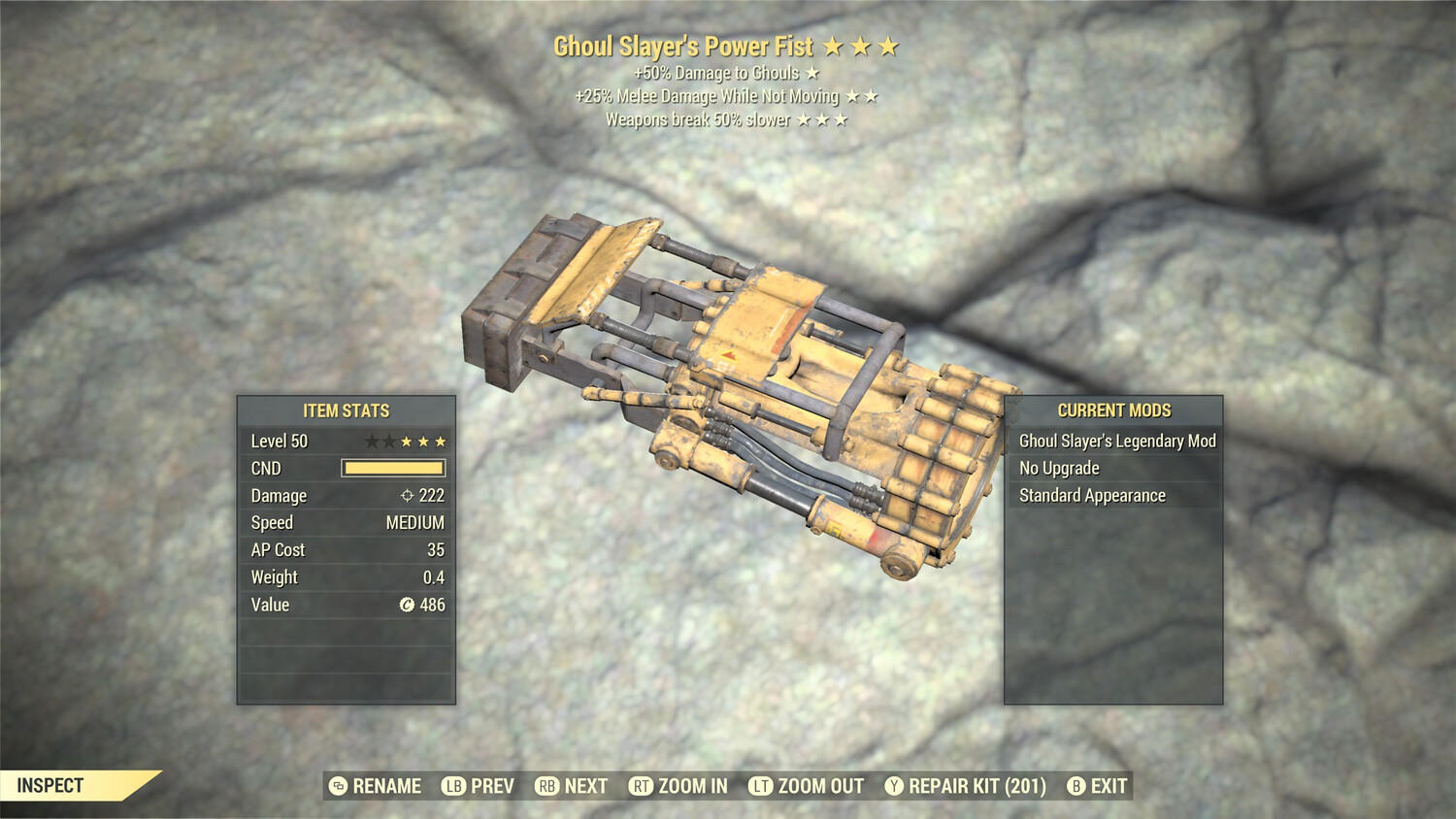Select the Ghoul Slayer's Legendary Mod row
Image resolution: width=1456 pixels, height=819 pixels.
click(x=1116, y=442)
